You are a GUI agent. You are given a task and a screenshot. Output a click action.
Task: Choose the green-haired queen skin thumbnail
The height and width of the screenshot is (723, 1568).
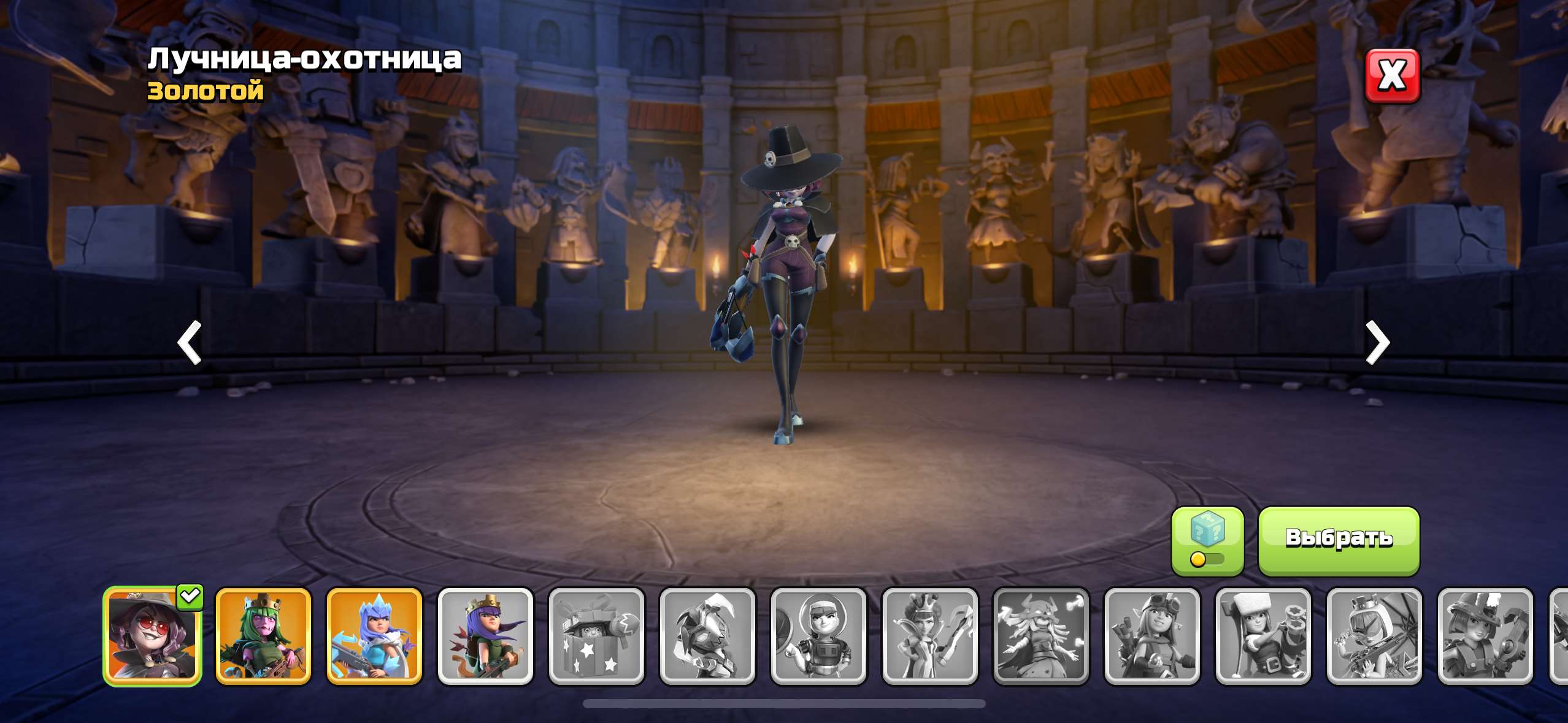pyautogui.click(x=263, y=636)
